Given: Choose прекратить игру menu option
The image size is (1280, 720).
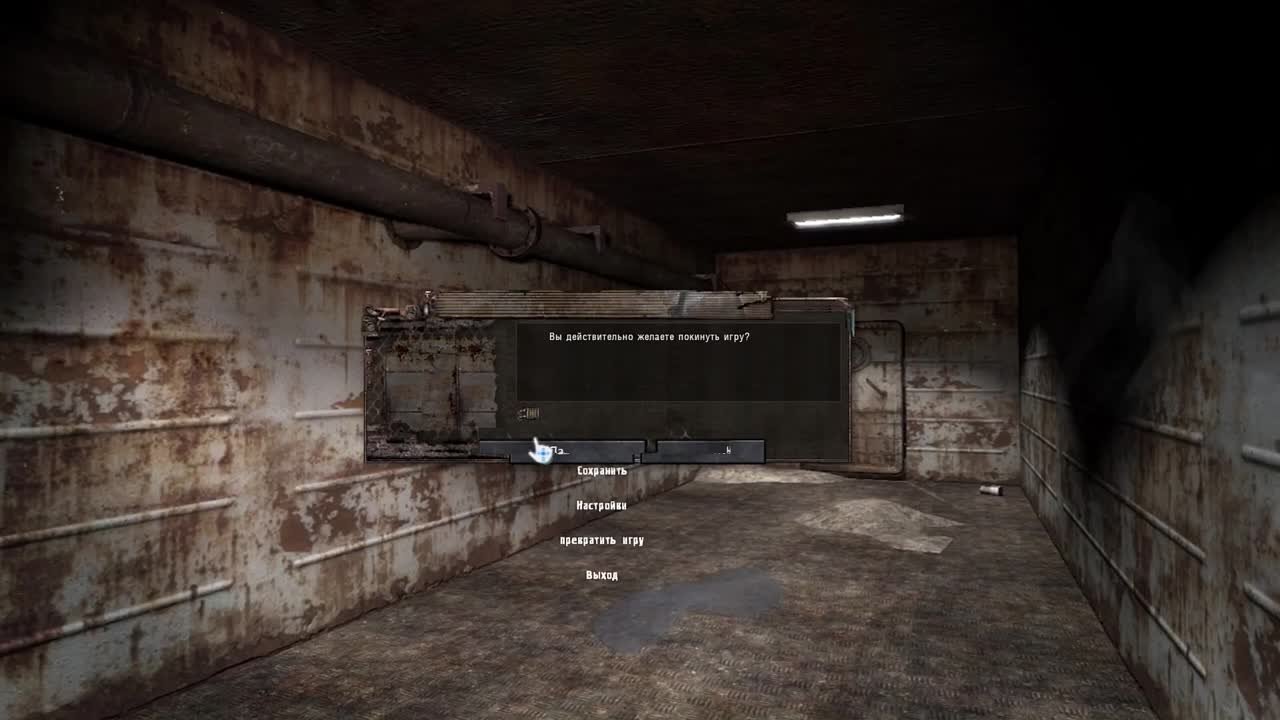Looking at the screenshot, I should click(602, 539).
